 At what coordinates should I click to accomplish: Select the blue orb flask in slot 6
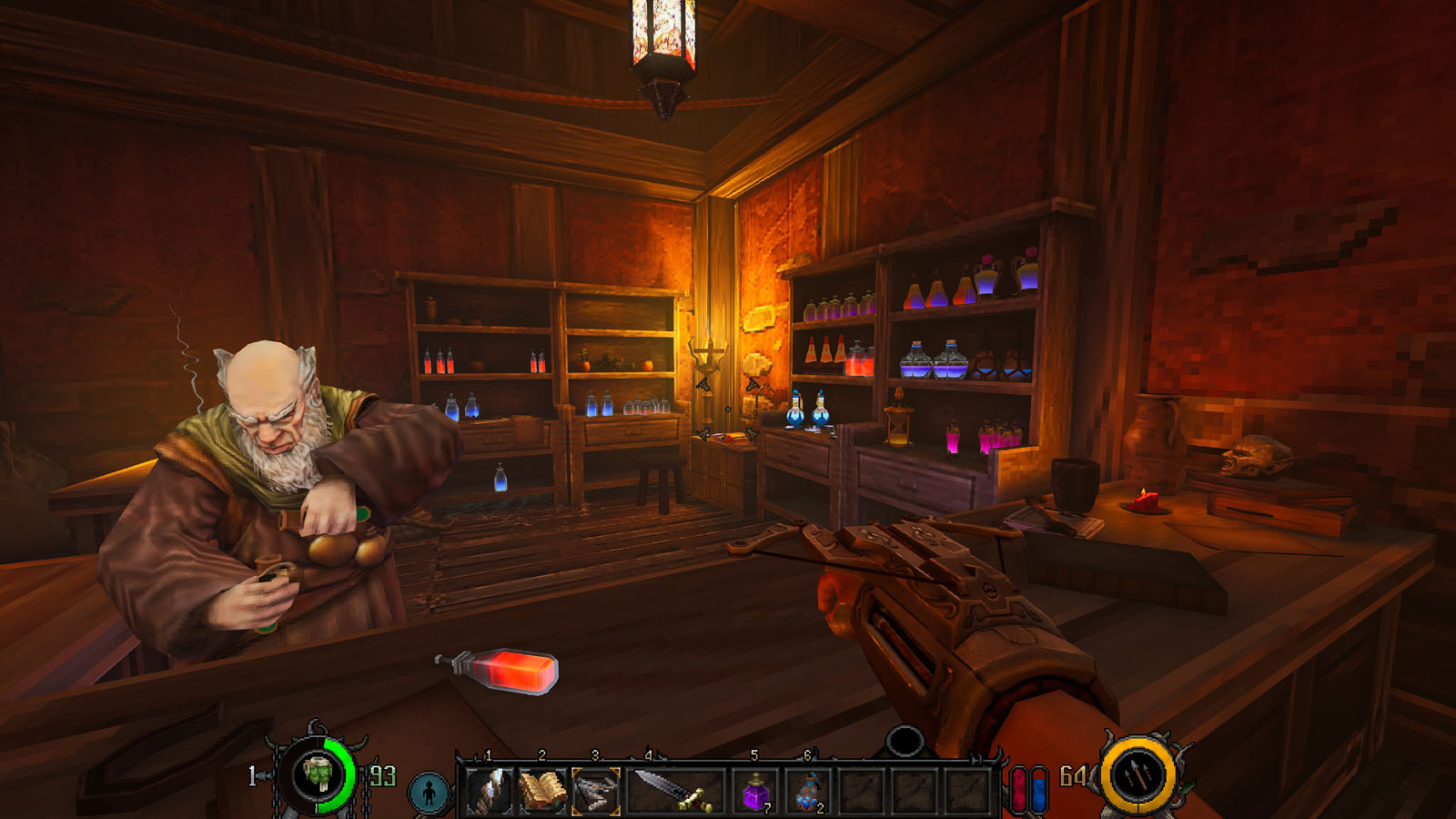808,791
